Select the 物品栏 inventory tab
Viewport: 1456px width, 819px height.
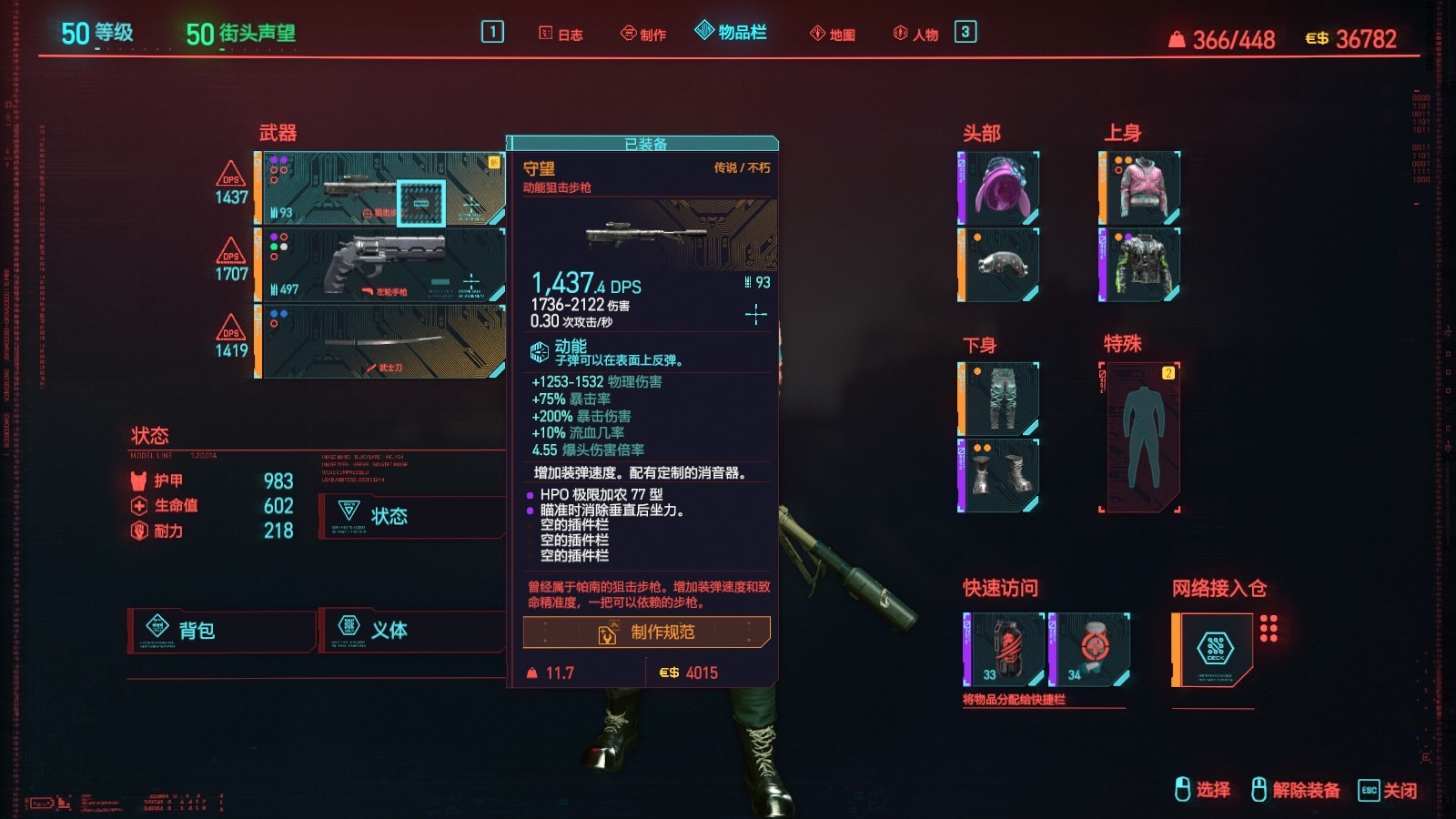[x=731, y=33]
